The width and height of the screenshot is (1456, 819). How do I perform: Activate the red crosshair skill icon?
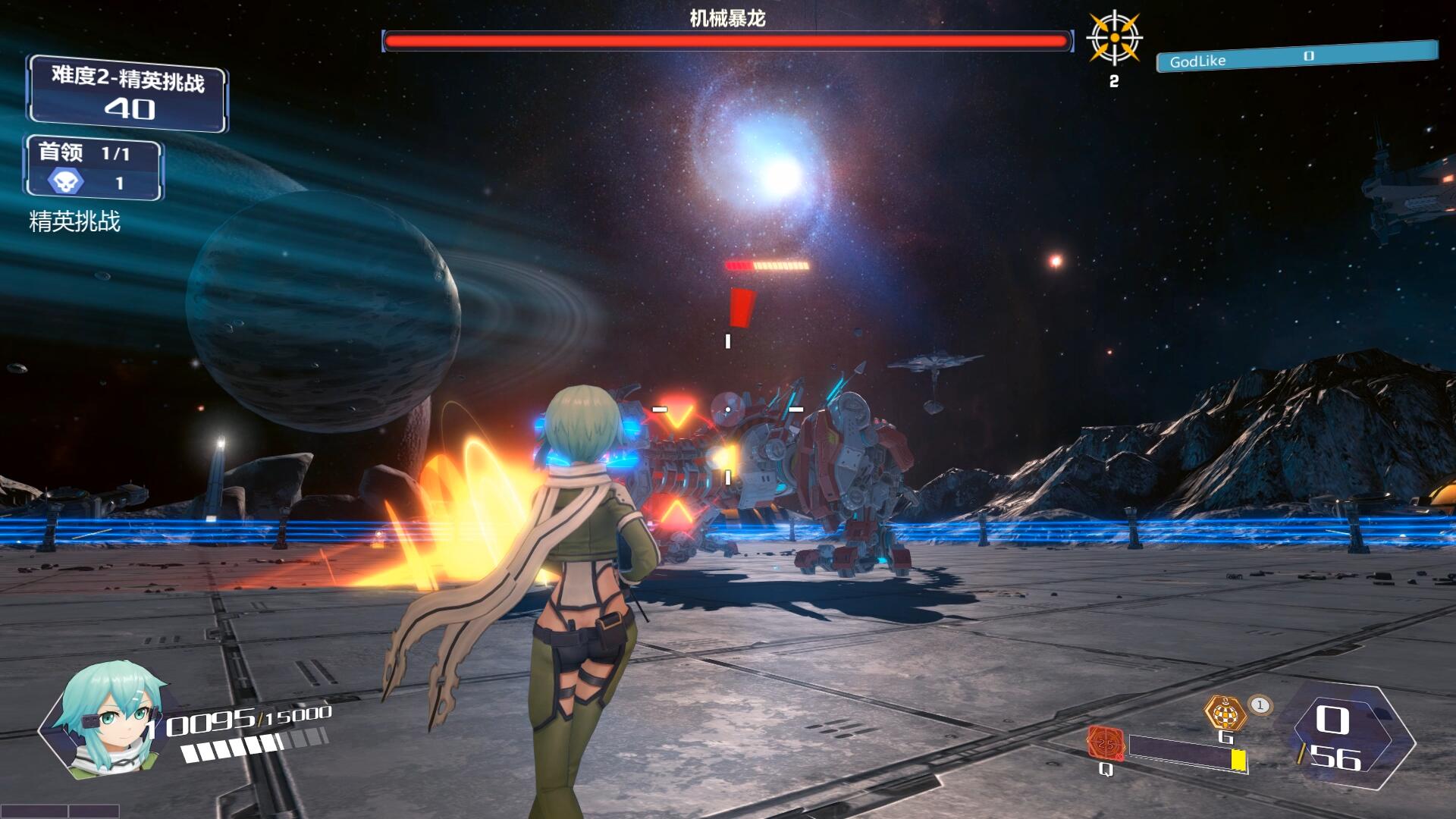point(1105,743)
